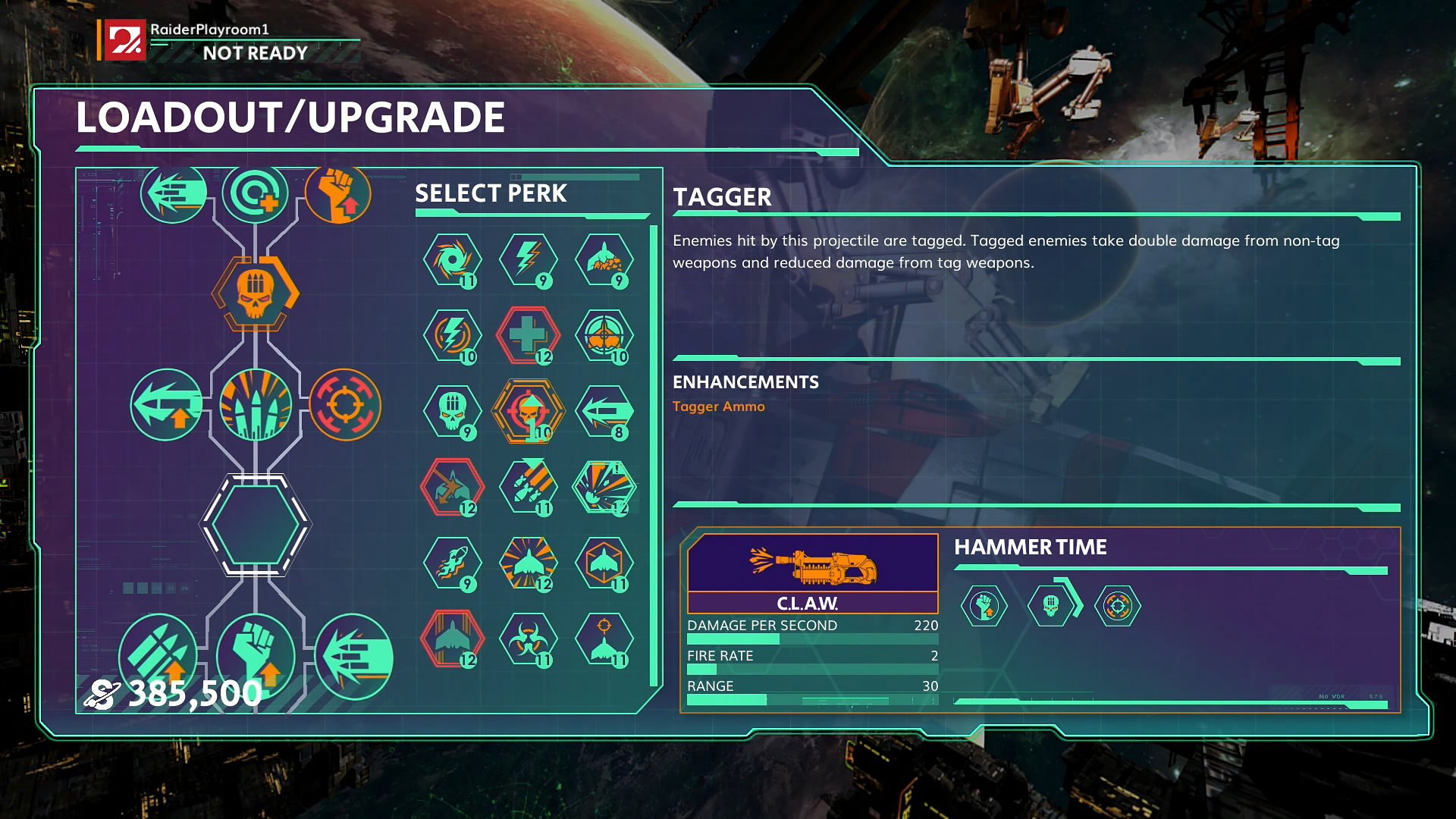Viewport: 1456px width, 819px height.
Task: Choose the plain lightning bolt perk costing 9
Action: (528, 260)
